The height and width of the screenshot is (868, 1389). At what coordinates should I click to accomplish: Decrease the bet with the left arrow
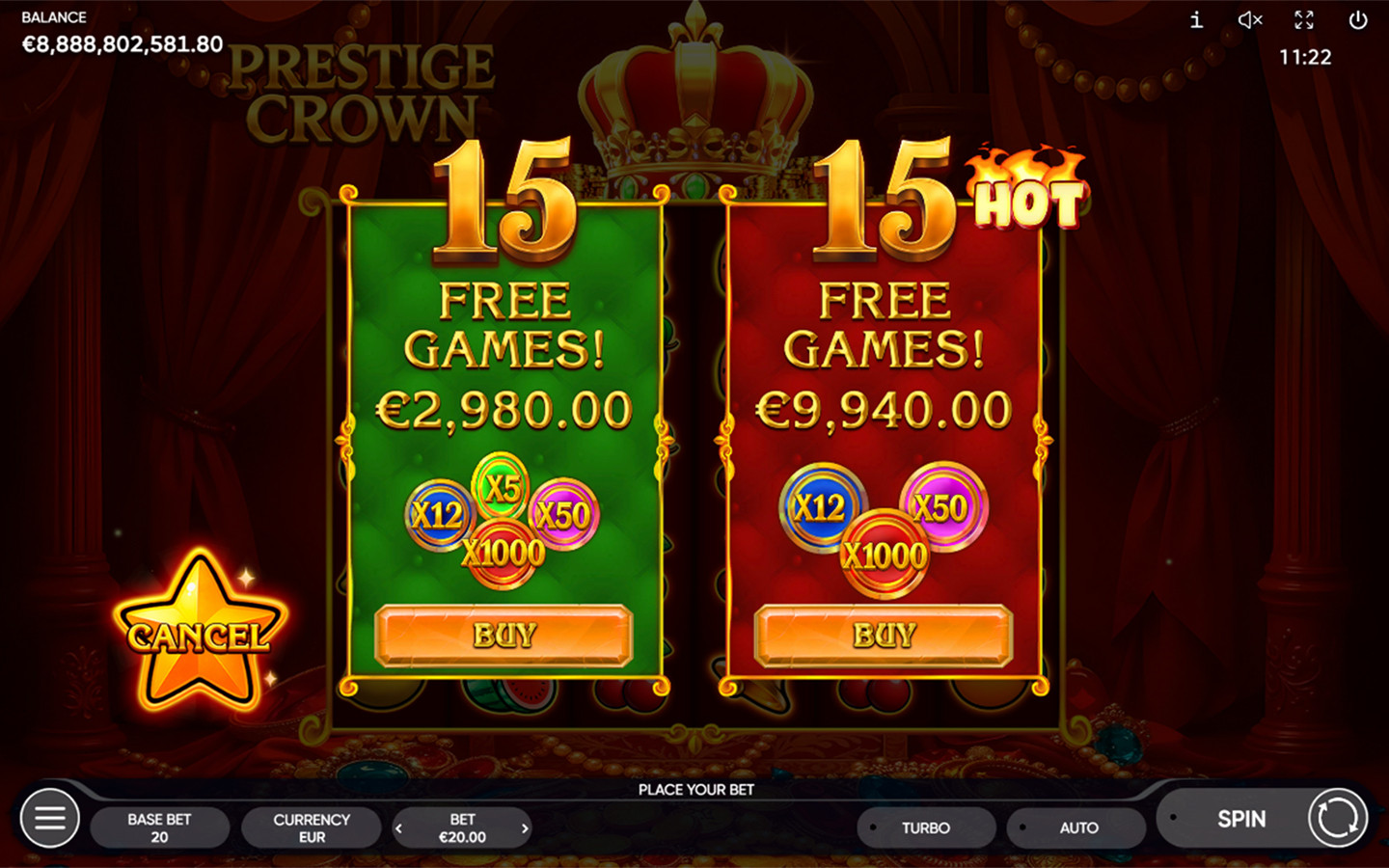(401, 827)
